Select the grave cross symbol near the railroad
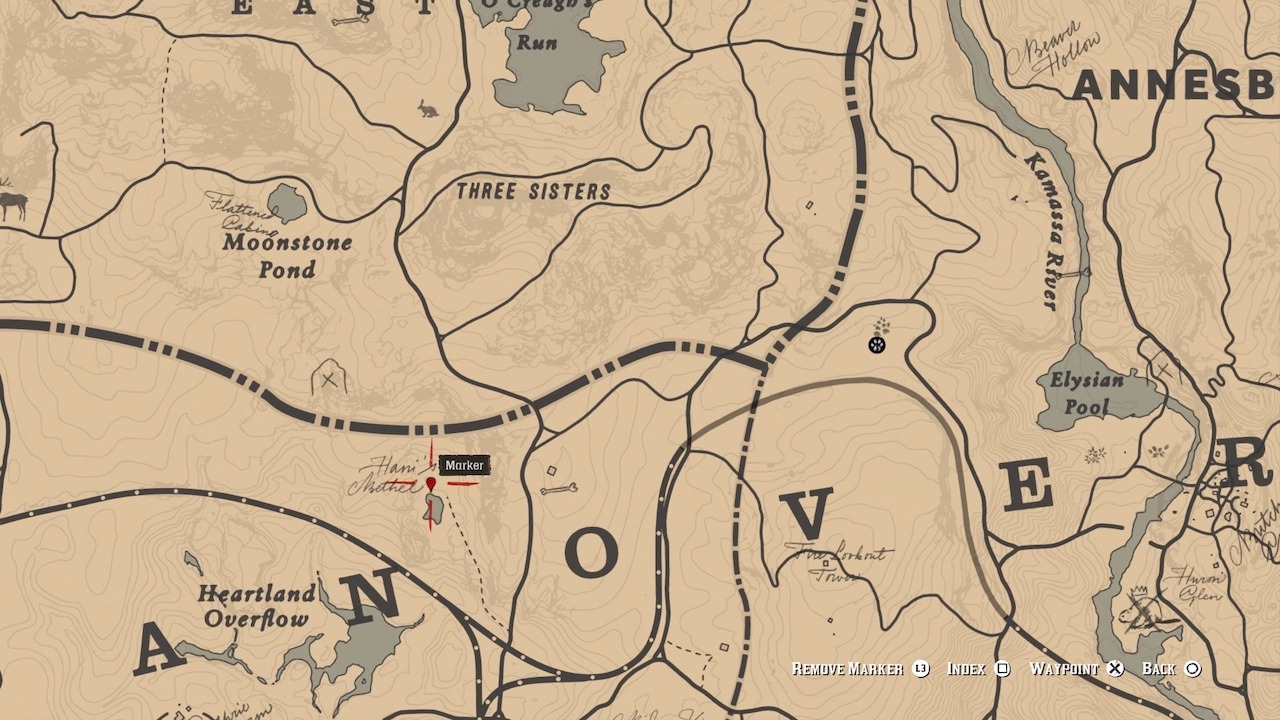Viewport: 1280px width, 720px height. tap(330, 378)
